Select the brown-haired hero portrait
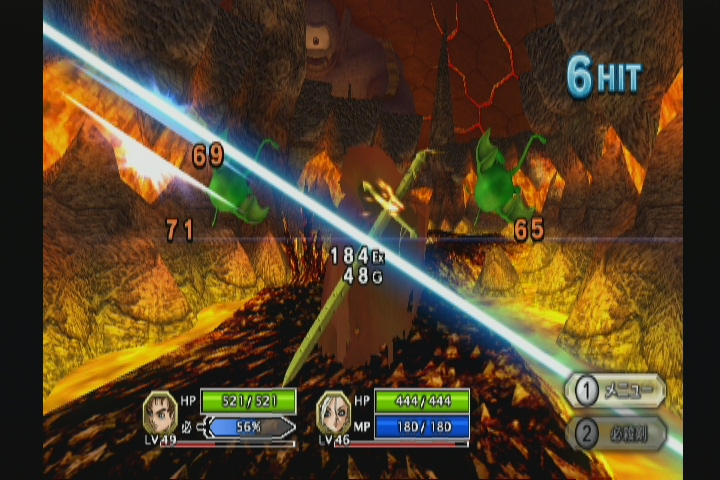720x480 pixels. pyautogui.click(x=160, y=412)
